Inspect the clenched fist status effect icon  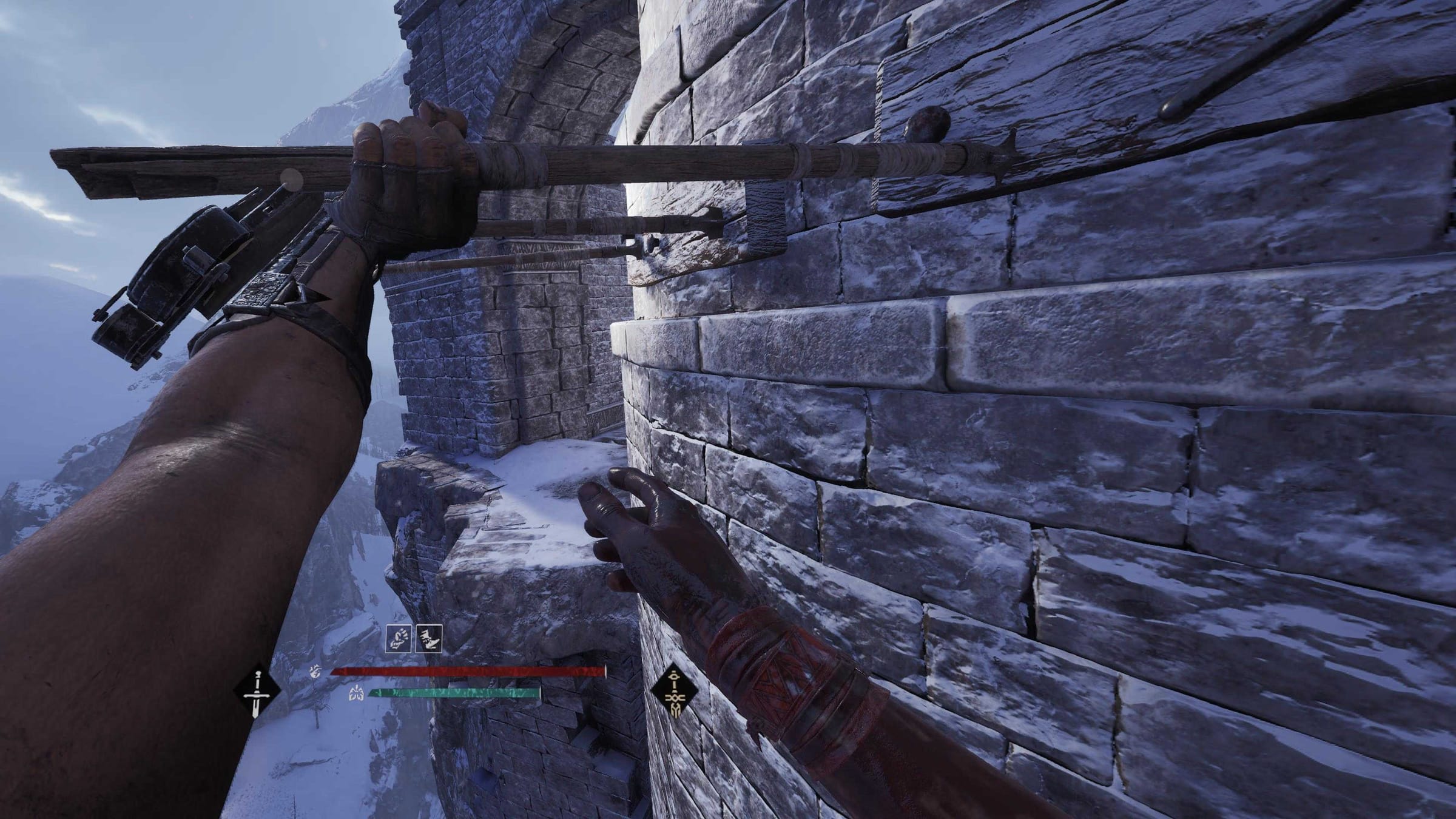tap(399, 639)
